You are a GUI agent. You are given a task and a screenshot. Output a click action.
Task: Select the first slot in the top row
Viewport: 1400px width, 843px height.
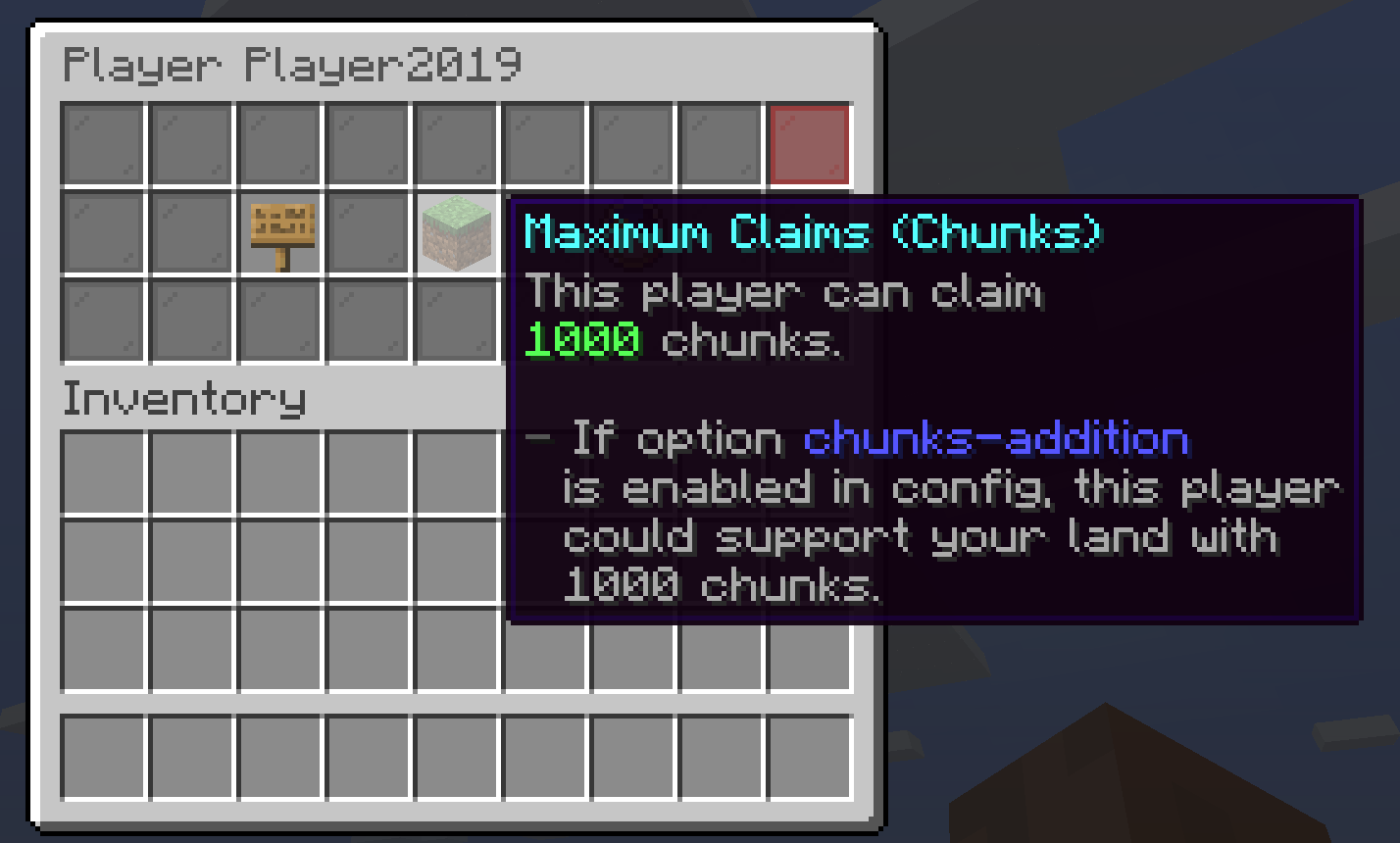tap(103, 144)
